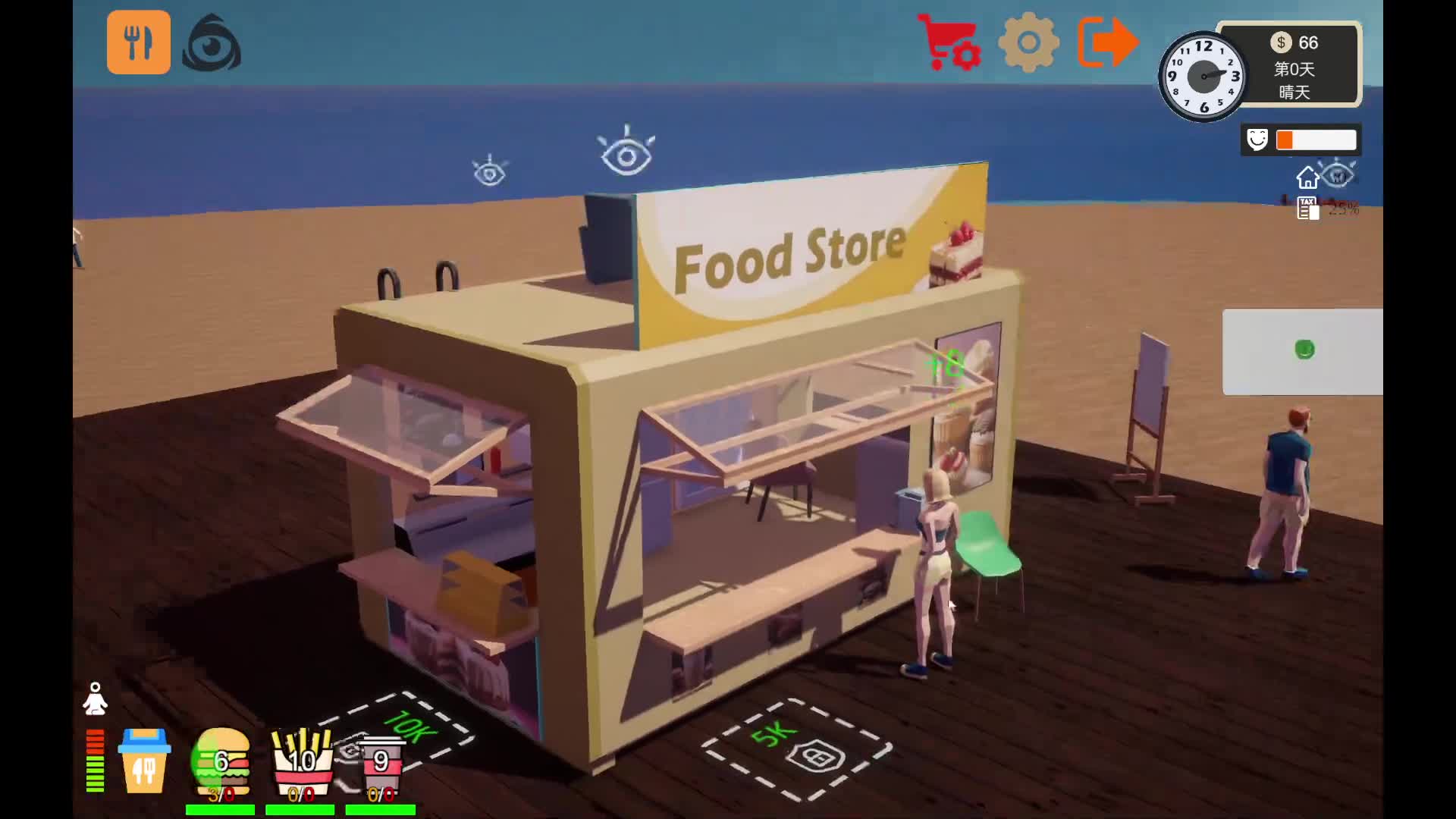Select the eye camera view icon top left
Image resolution: width=1456 pixels, height=819 pixels.
[212, 43]
